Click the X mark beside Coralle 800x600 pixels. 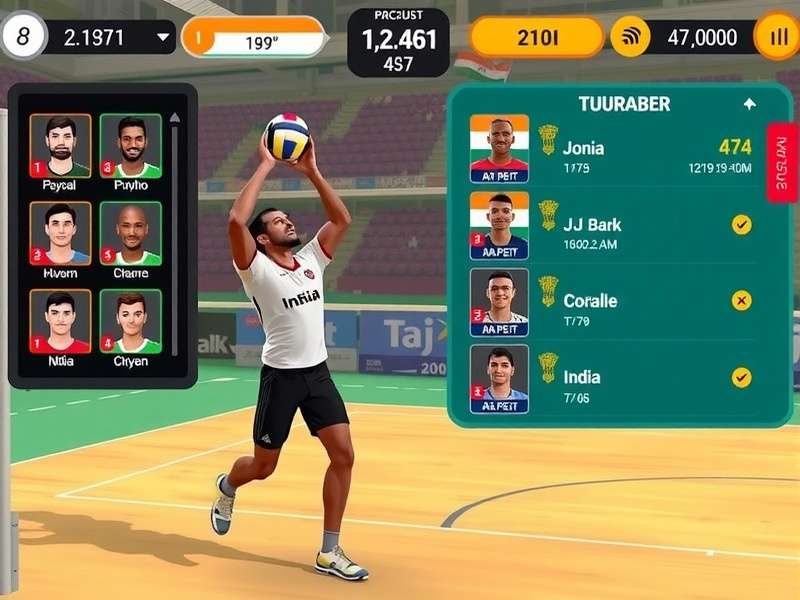coord(741,300)
